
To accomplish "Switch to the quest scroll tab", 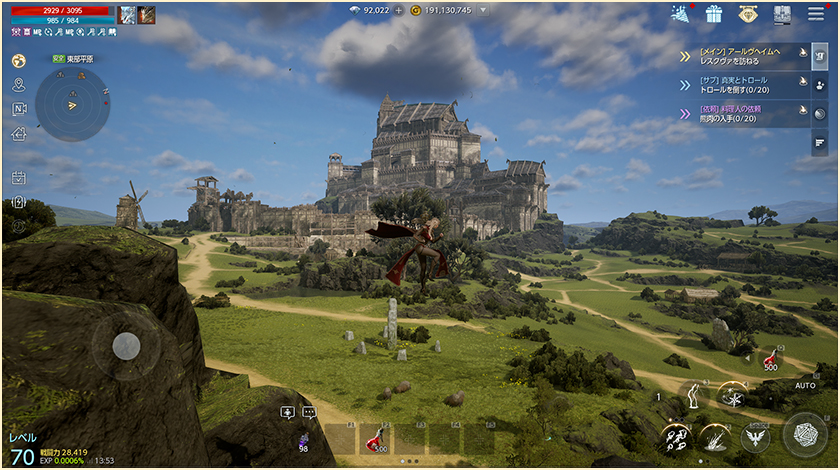I will coord(819,56).
